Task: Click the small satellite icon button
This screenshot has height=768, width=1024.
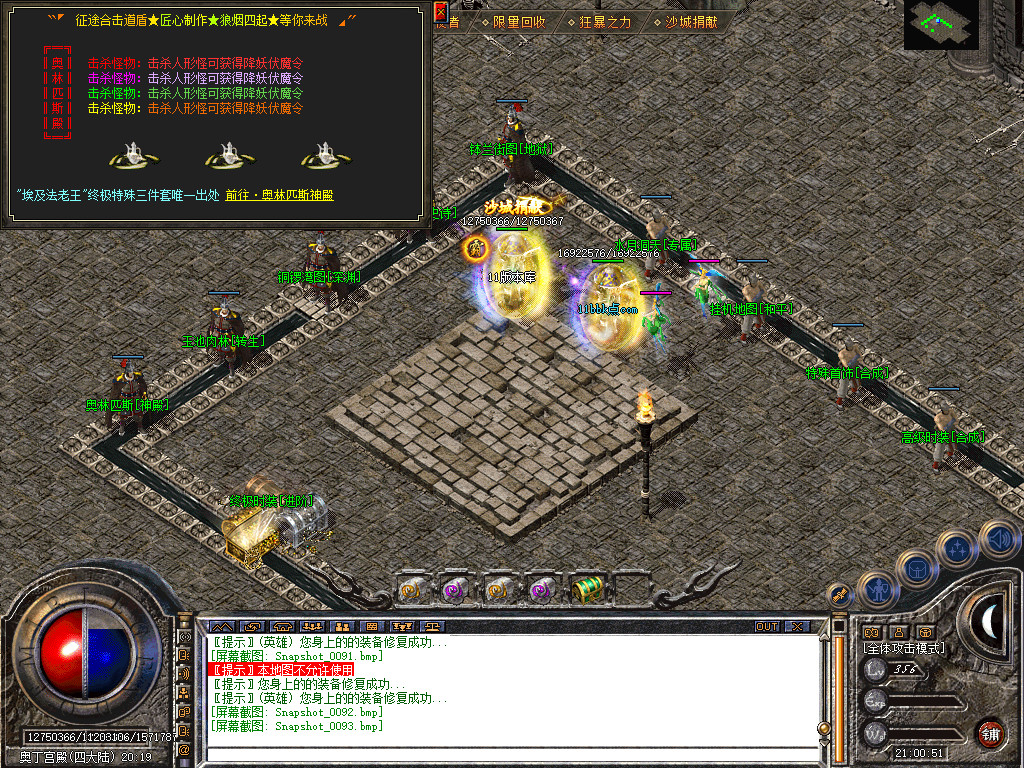Action: [840, 596]
